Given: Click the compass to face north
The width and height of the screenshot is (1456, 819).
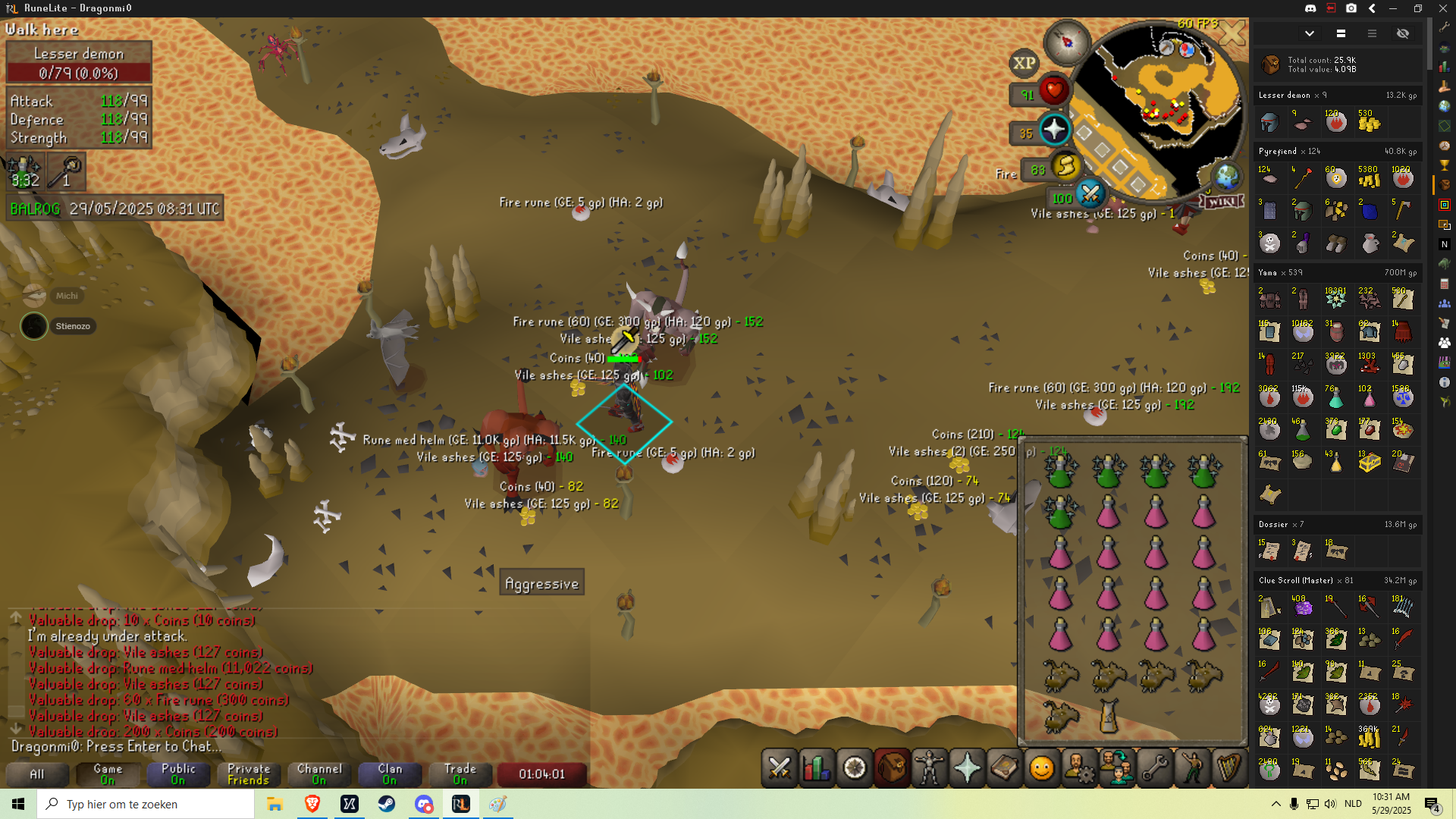Looking at the screenshot, I should [1067, 41].
